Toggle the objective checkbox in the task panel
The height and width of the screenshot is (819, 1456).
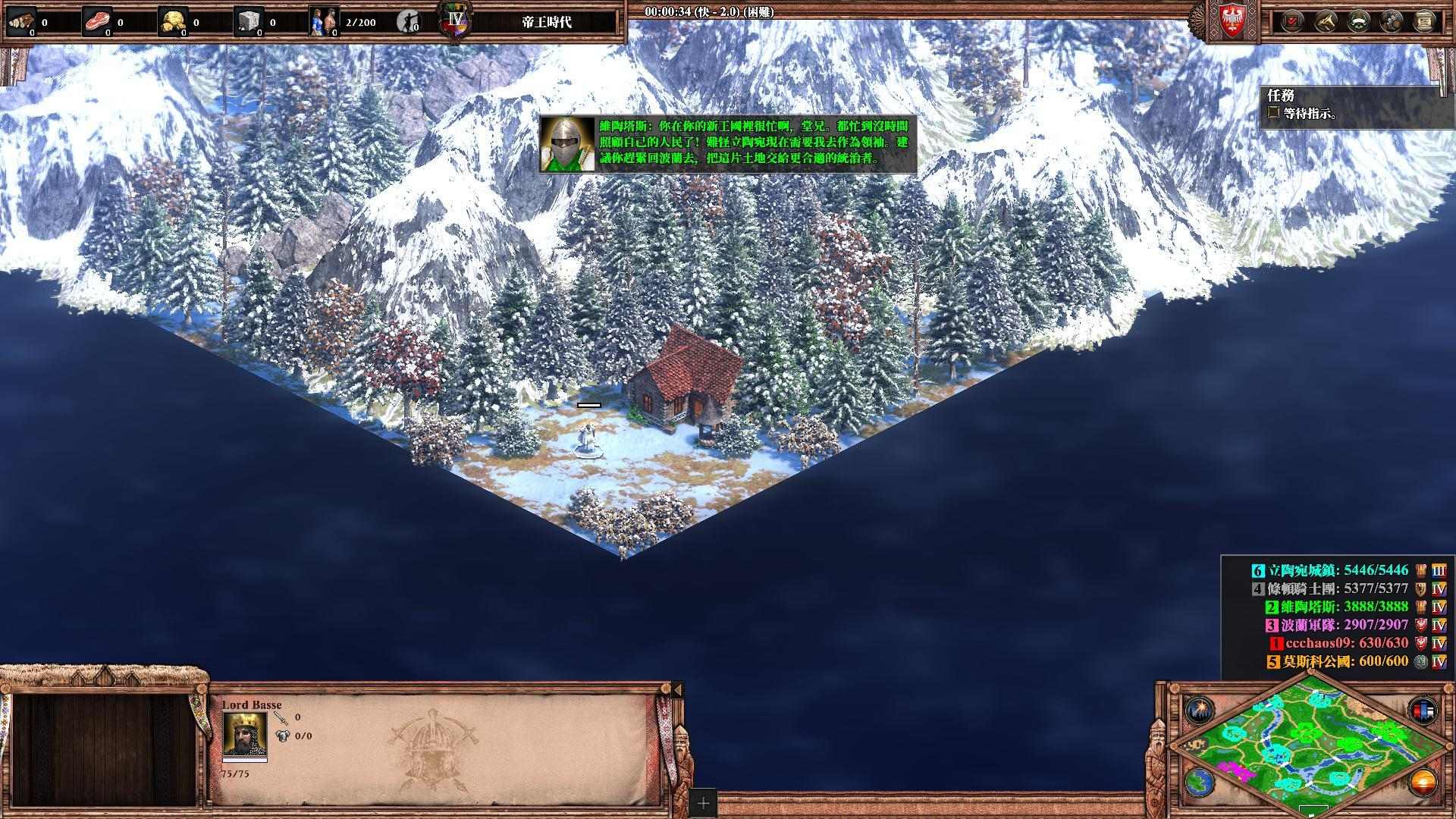[1273, 114]
